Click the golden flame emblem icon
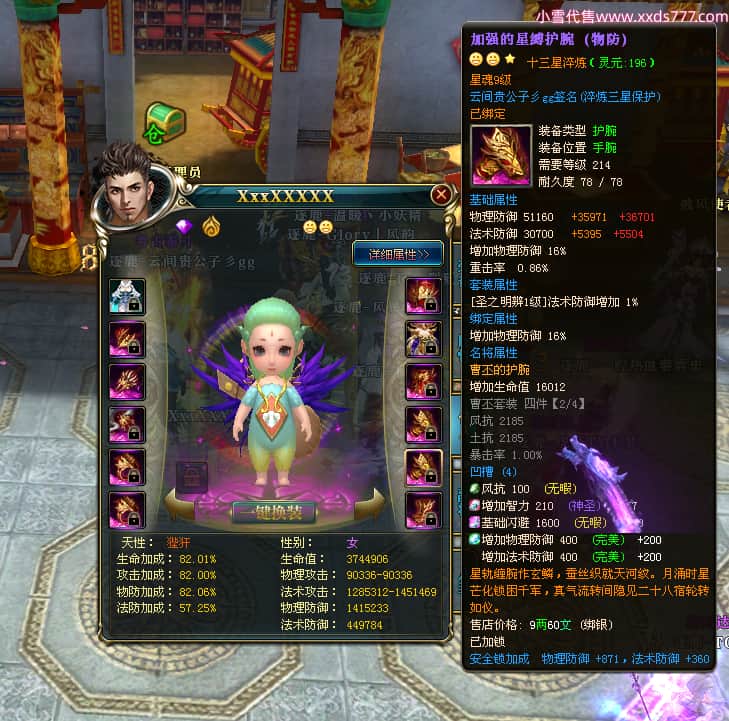Screen dimensions: 729x721 click(211, 227)
